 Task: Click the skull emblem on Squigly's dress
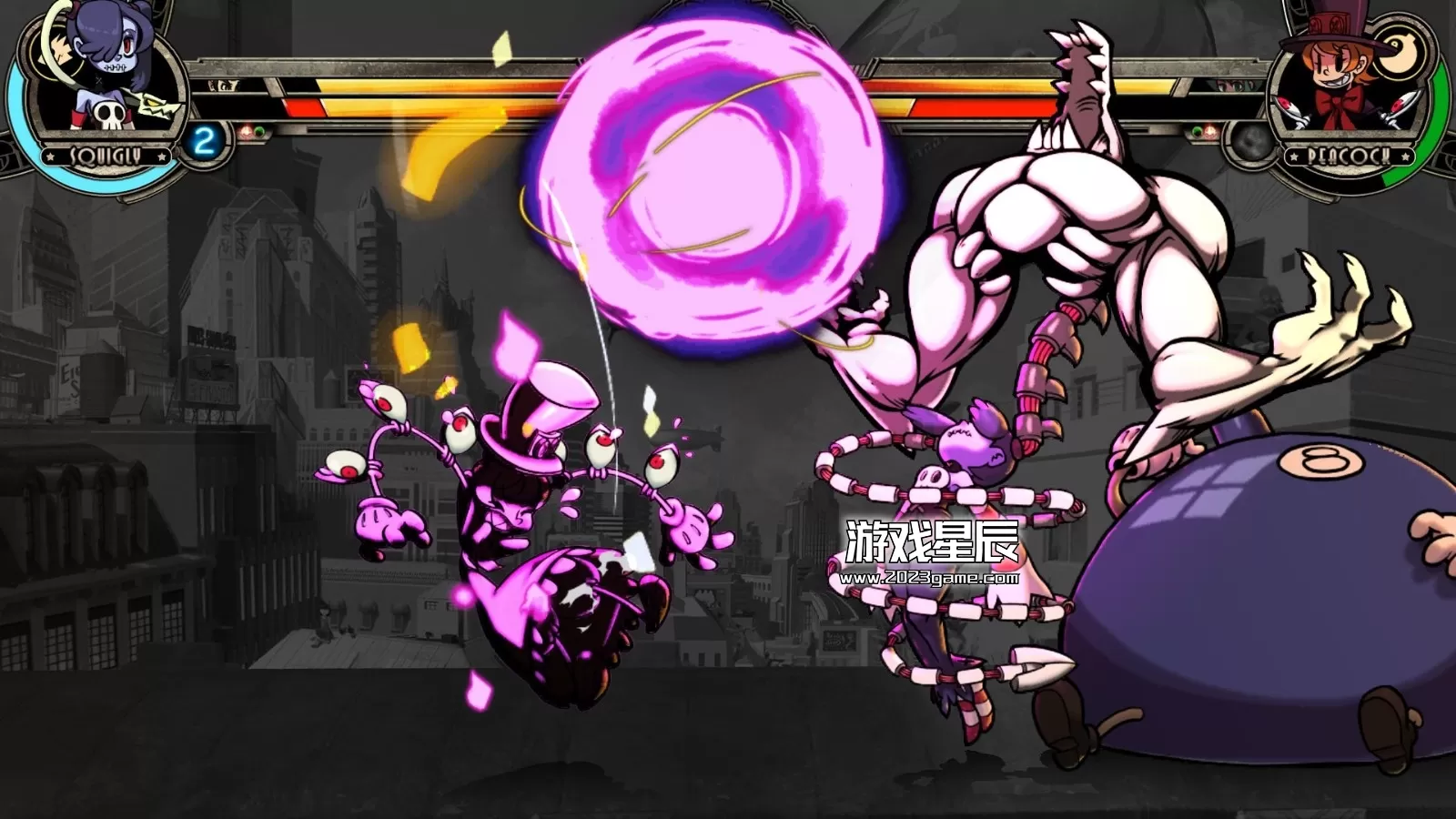[109, 116]
